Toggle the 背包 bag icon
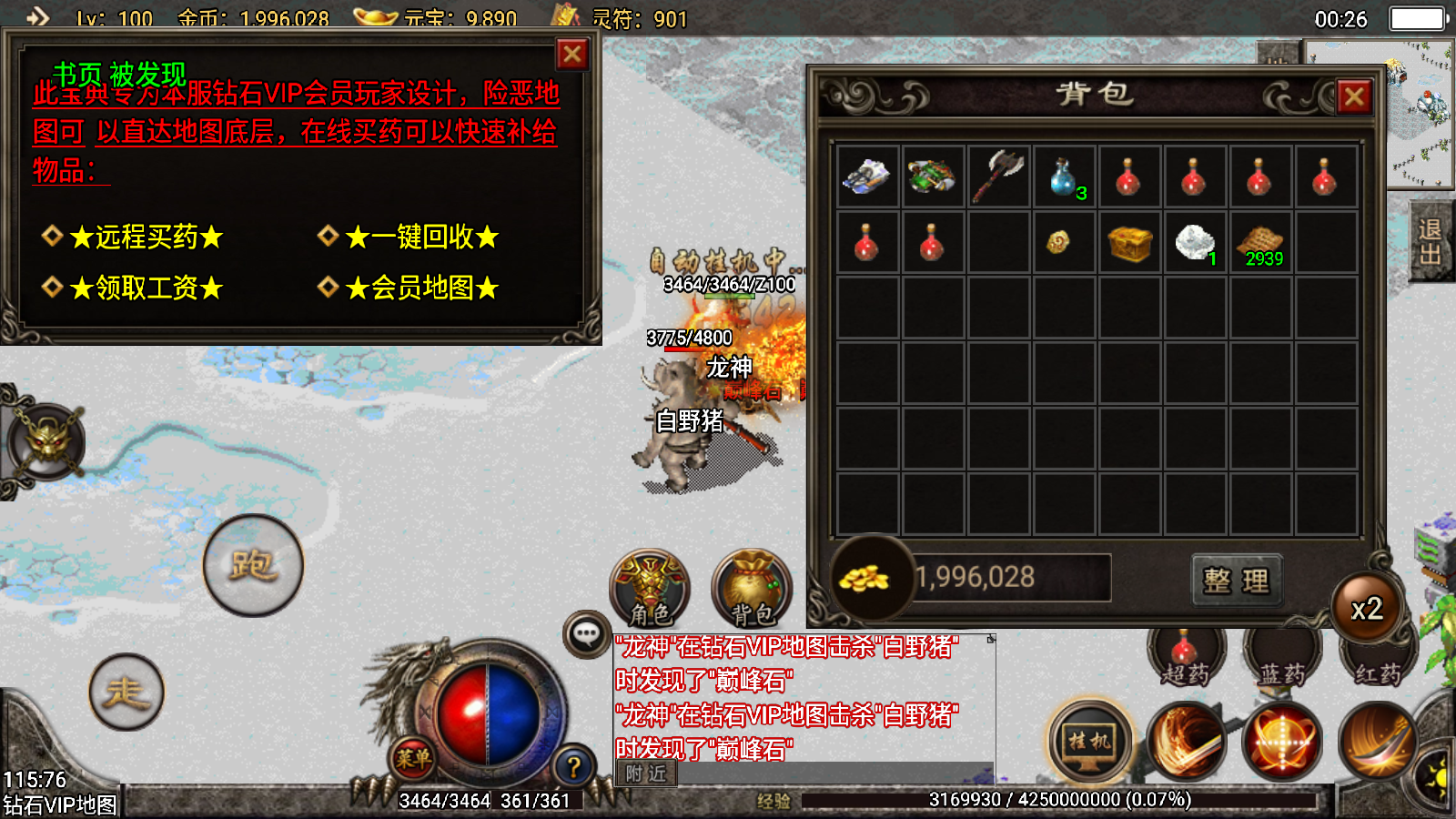 752,589
